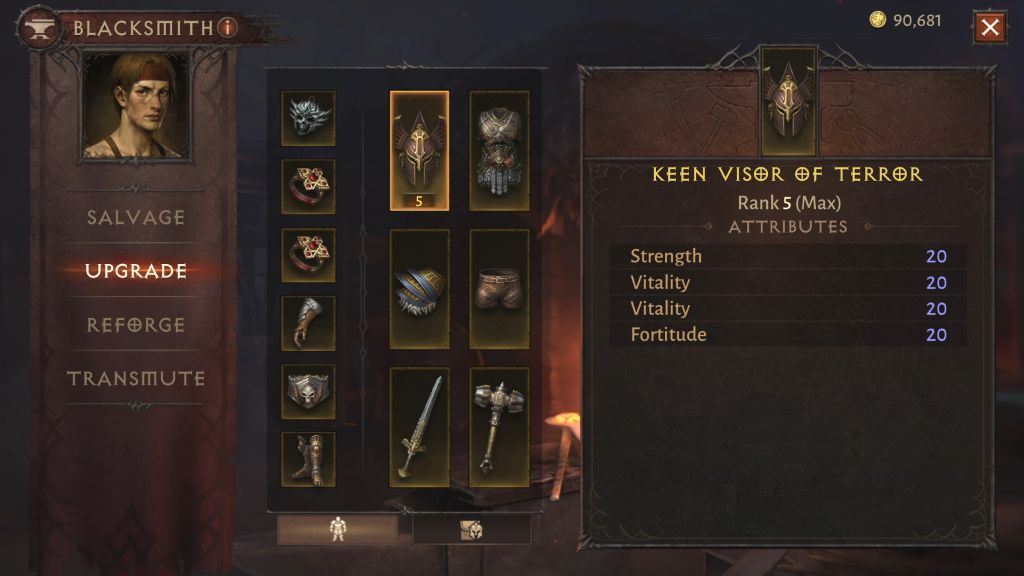The image size is (1024, 576).
Task: Choose the armored gauntlet slot
Action: [x=308, y=323]
